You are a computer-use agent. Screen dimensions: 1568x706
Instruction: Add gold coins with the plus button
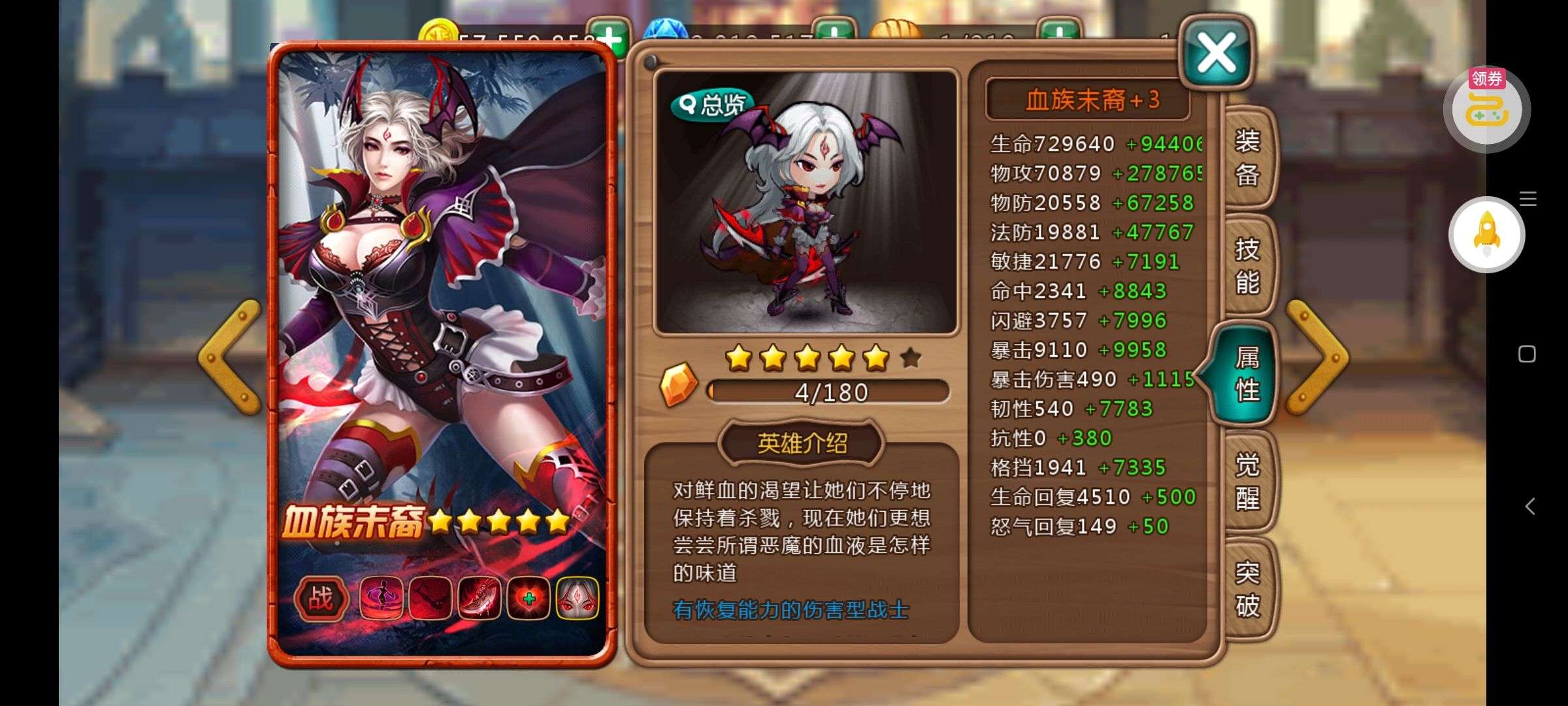pyautogui.click(x=608, y=36)
